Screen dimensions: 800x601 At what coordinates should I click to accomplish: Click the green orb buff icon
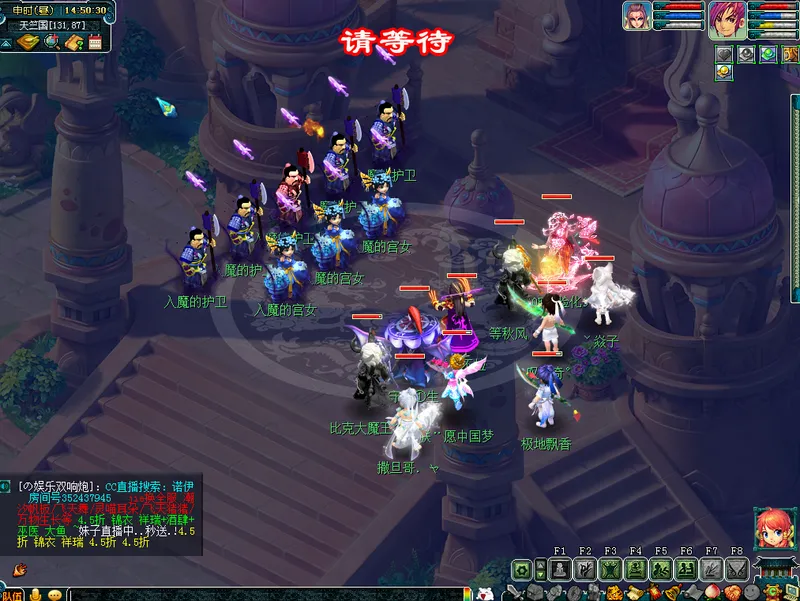pyautogui.click(x=767, y=53)
